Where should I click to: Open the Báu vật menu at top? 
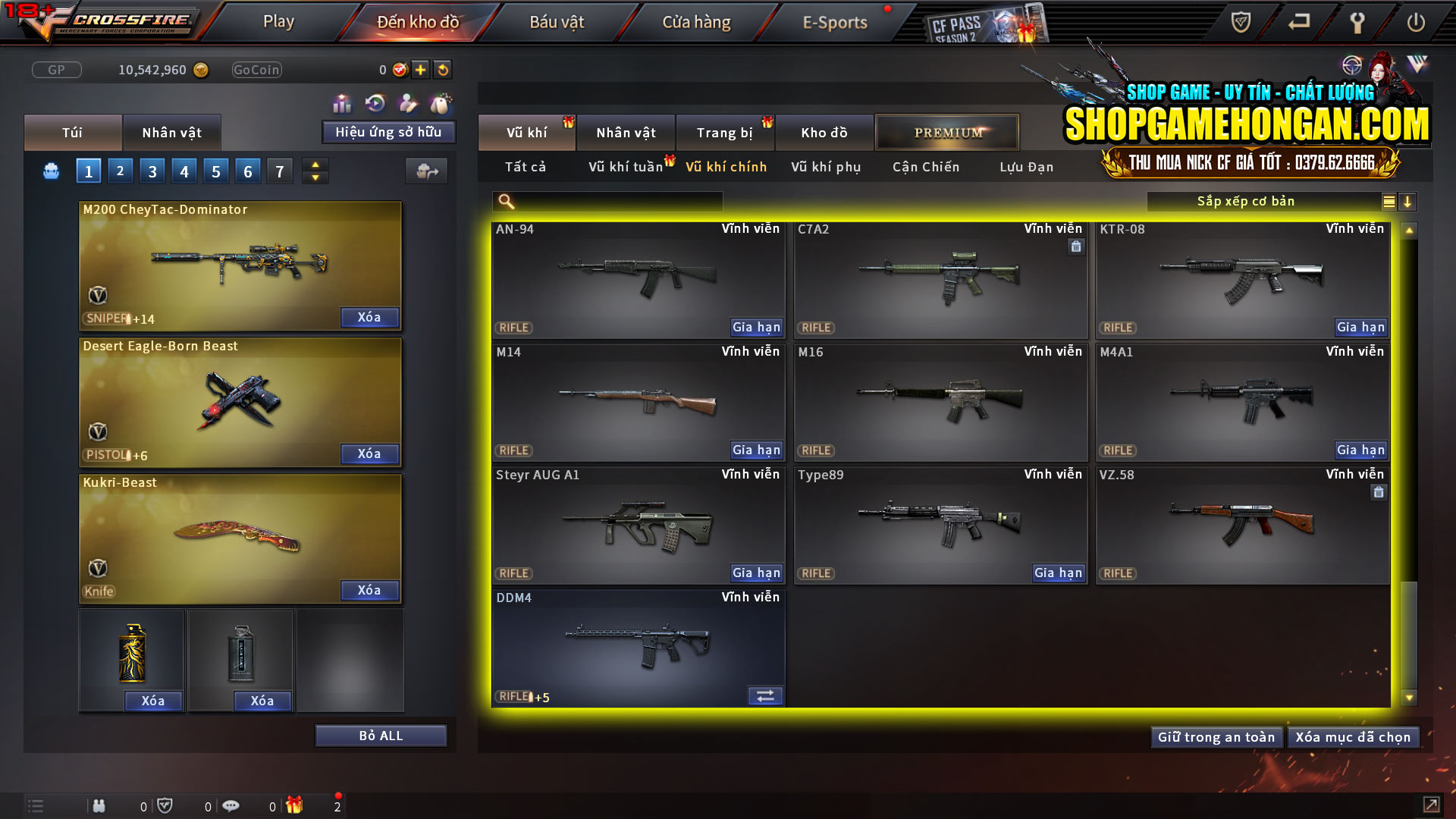[x=557, y=22]
